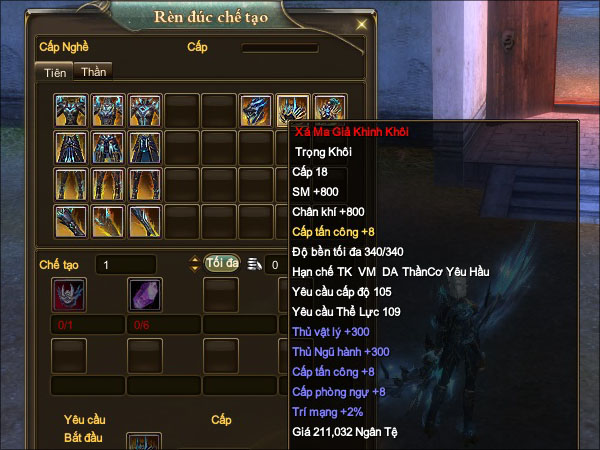Focus the Chế tạo quantity input field

coord(138,264)
